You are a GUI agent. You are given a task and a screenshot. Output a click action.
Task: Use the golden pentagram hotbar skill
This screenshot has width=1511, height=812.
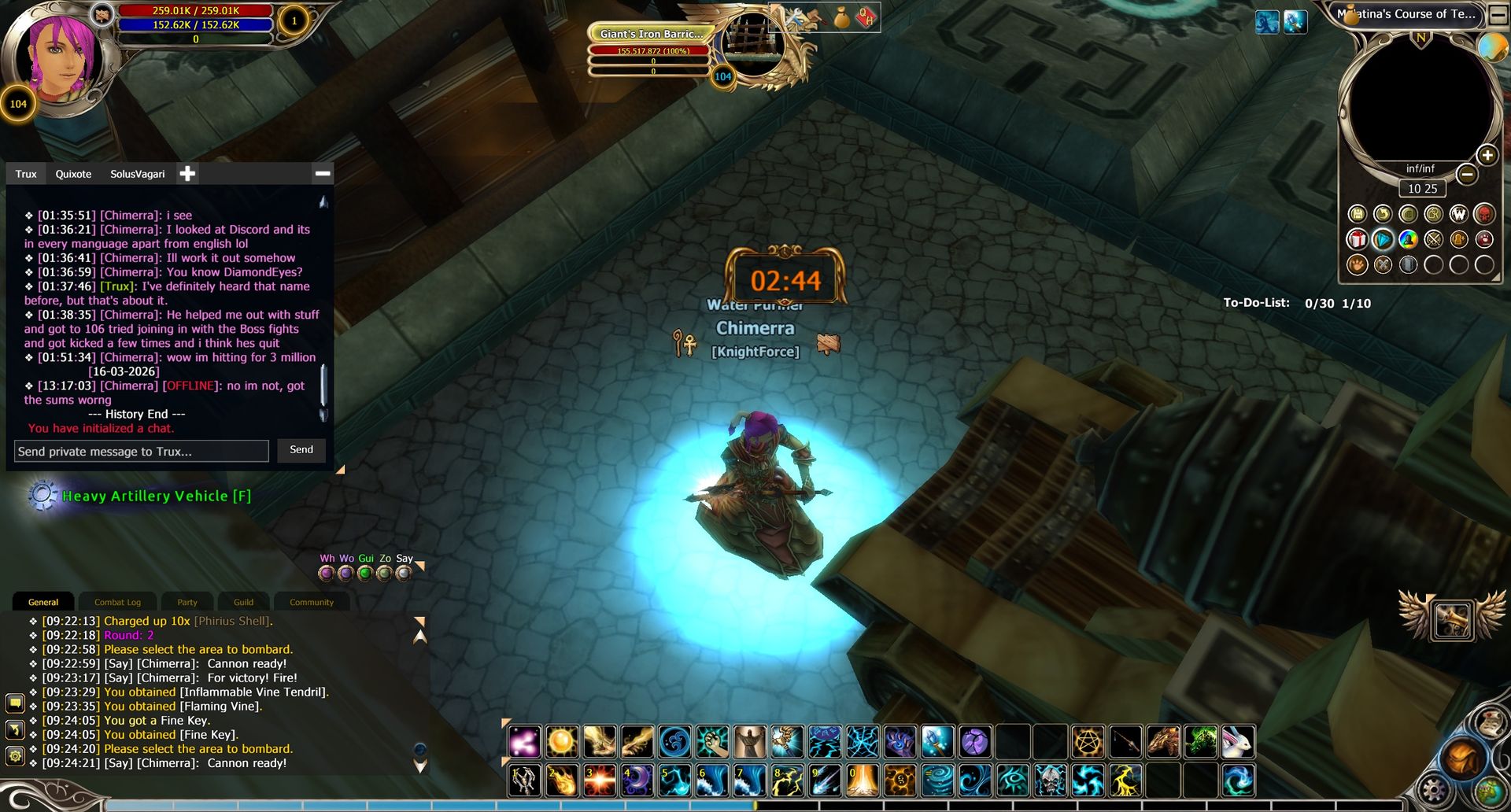pos(1088,742)
